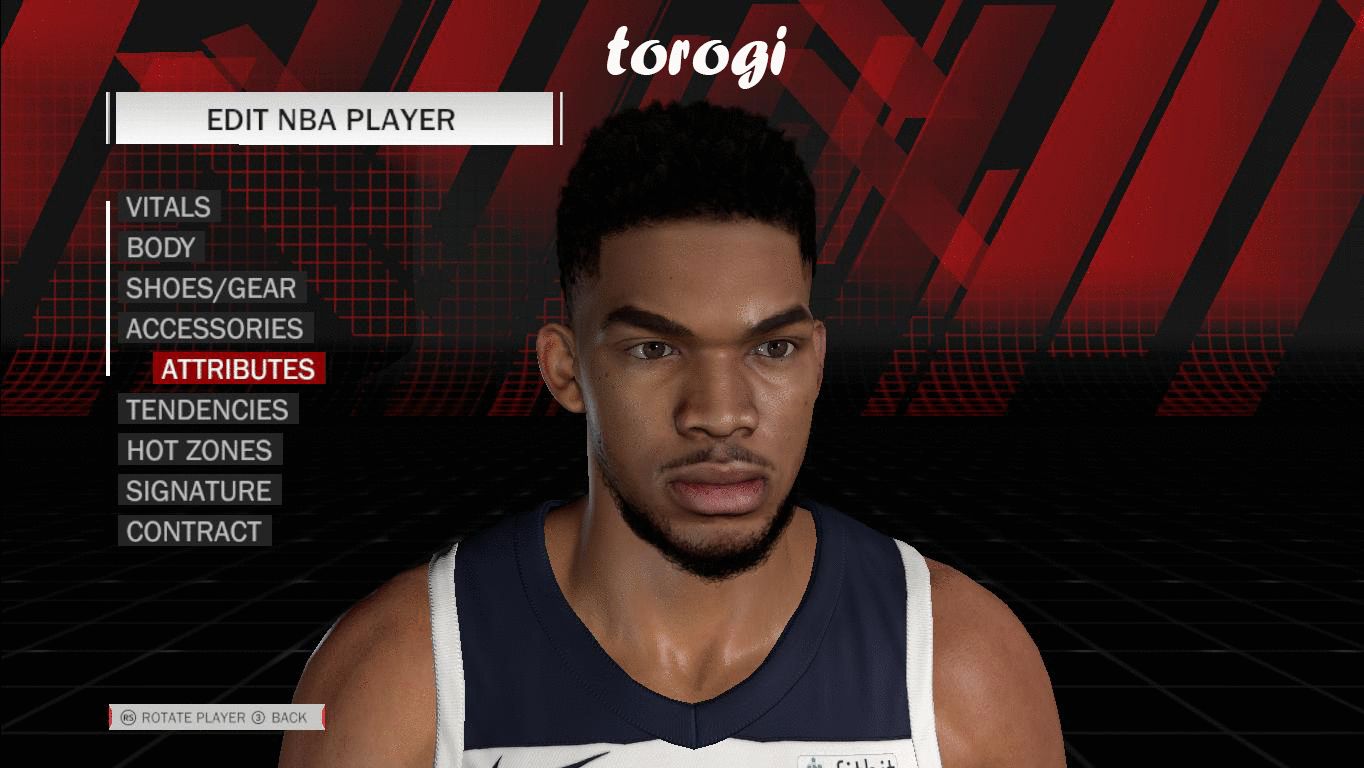This screenshot has width=1364, height=768.
Task: Go to Shoes/Gear options
Action: click(x=211, y=288)
